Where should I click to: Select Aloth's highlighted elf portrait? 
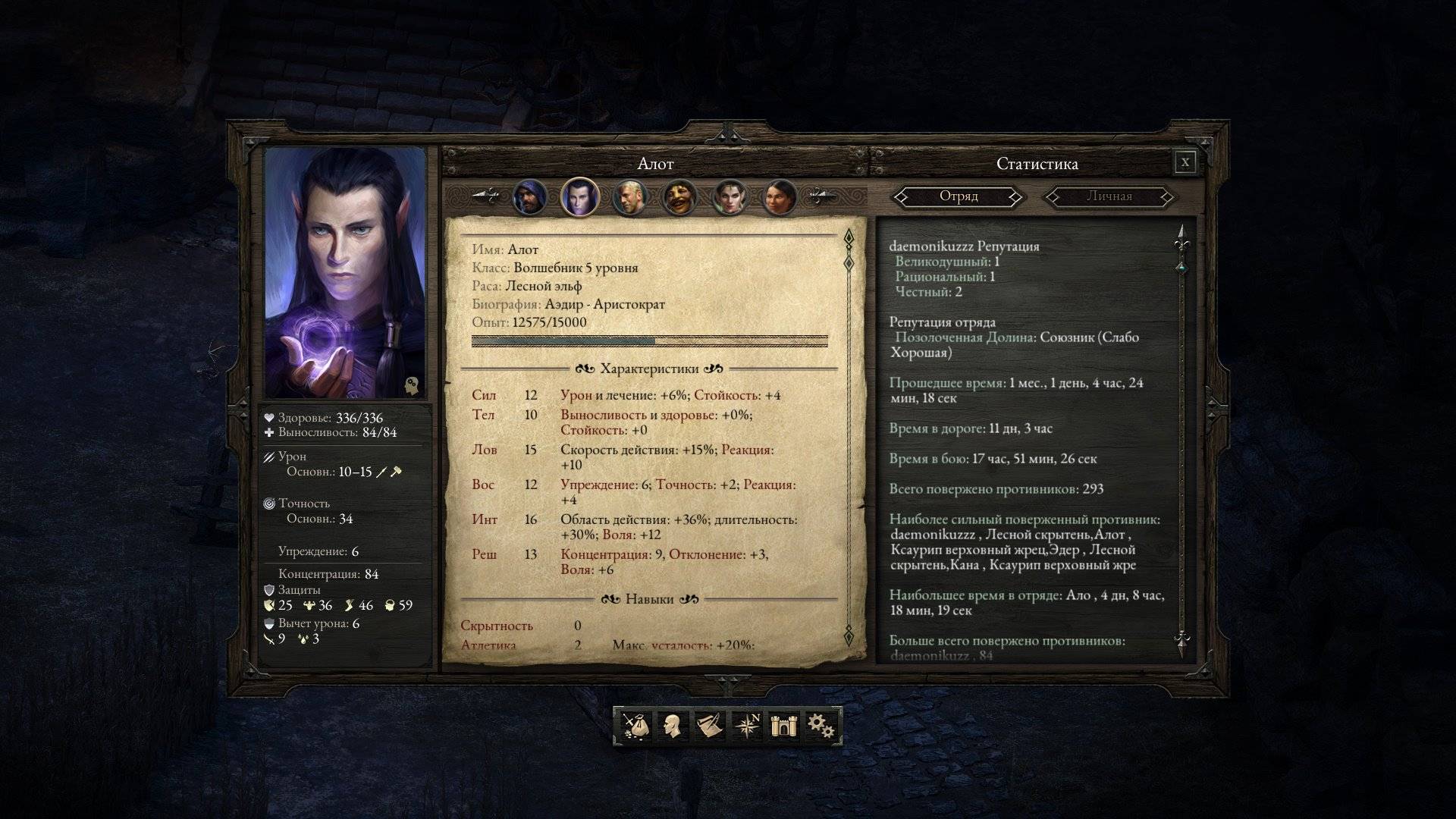(579, 198)
